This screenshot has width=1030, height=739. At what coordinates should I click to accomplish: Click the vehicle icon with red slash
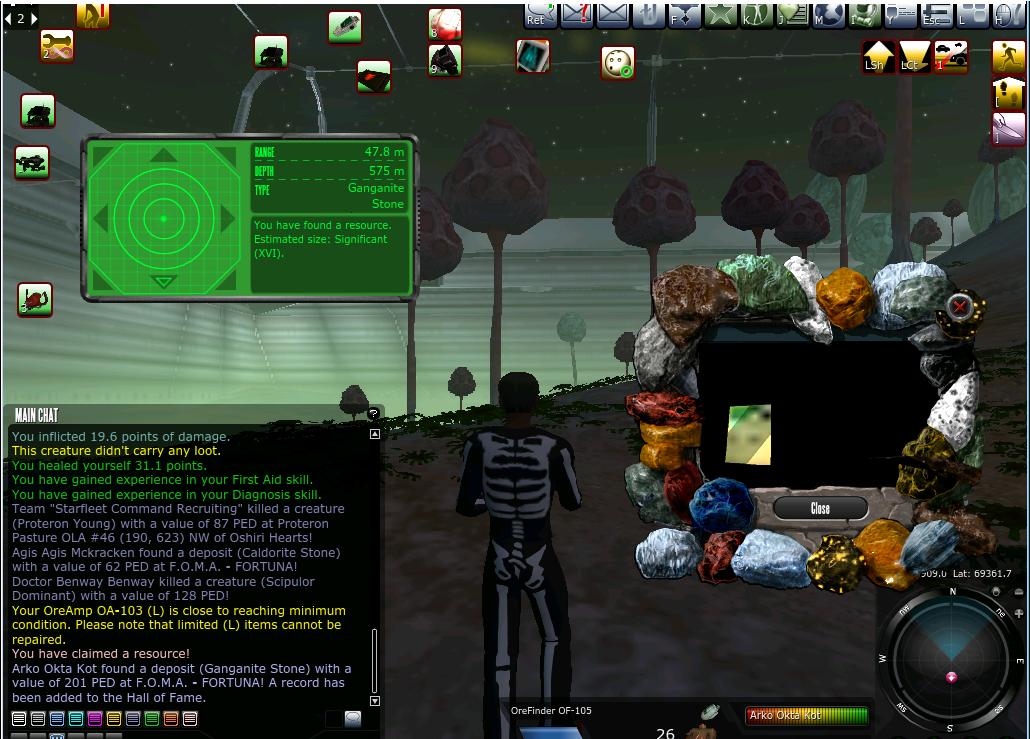950,56
